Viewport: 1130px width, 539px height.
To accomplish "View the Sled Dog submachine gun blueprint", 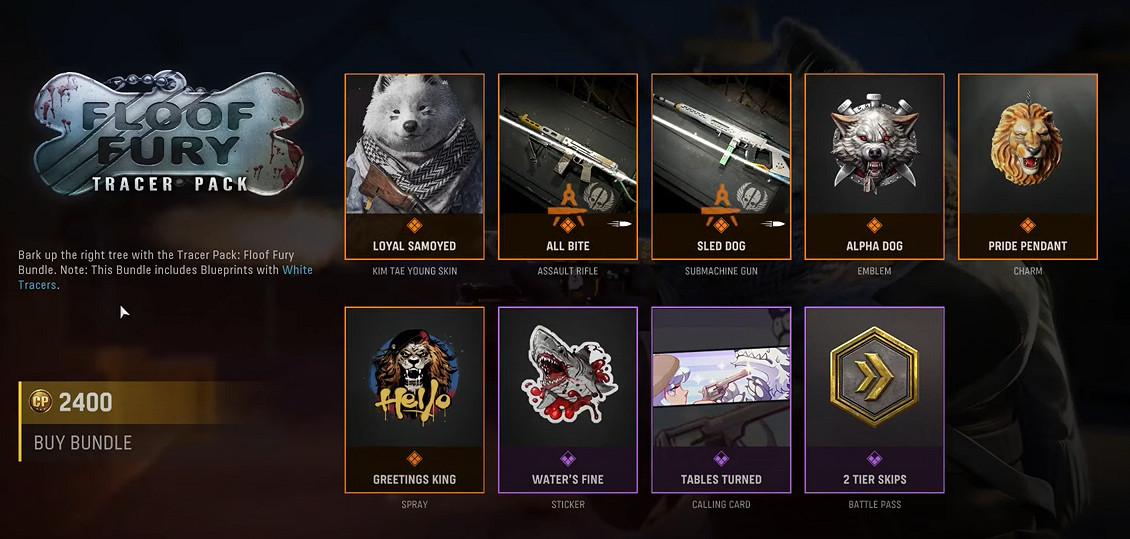I will 720,166.
